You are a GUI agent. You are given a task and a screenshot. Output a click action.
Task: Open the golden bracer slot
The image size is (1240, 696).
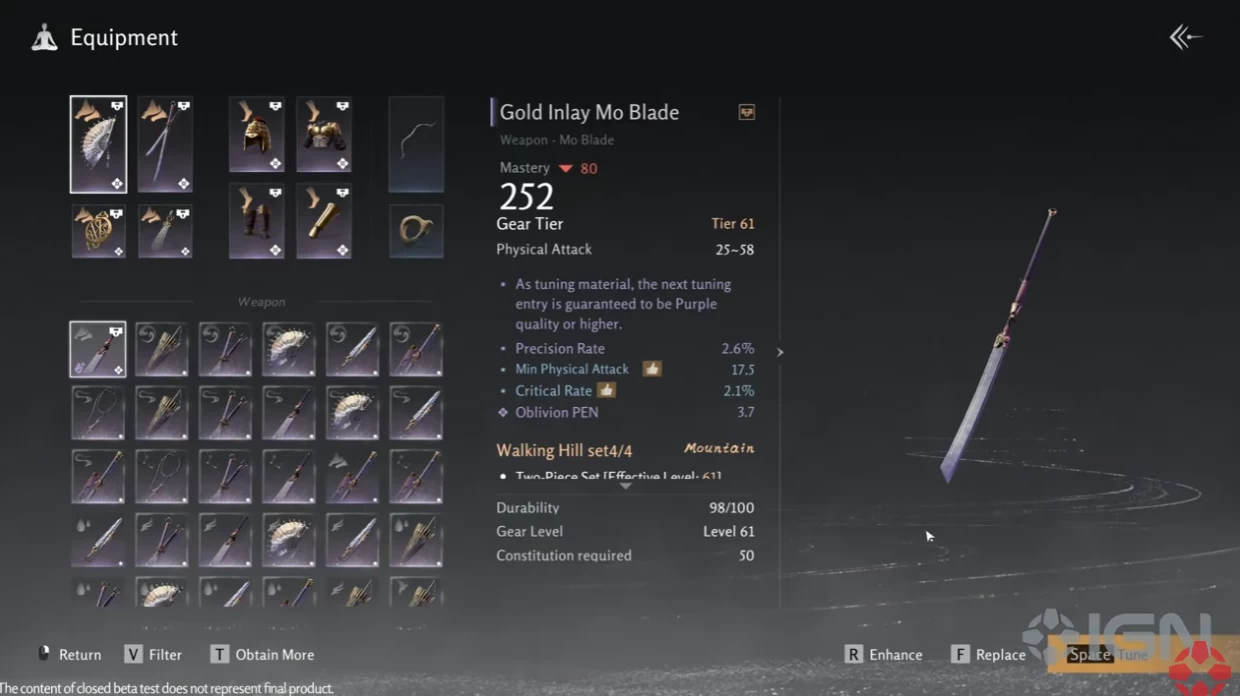(323, 221)
